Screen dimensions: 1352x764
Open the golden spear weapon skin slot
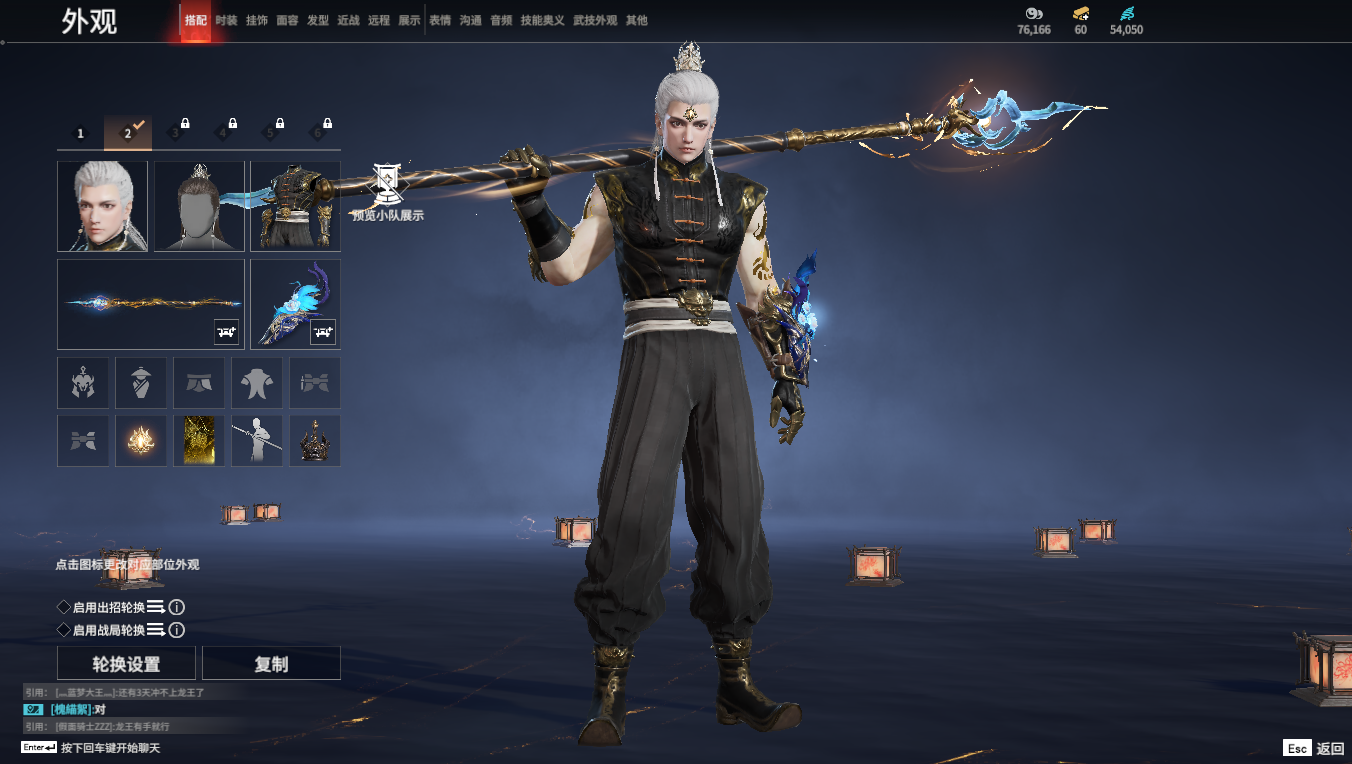point(151,304)
